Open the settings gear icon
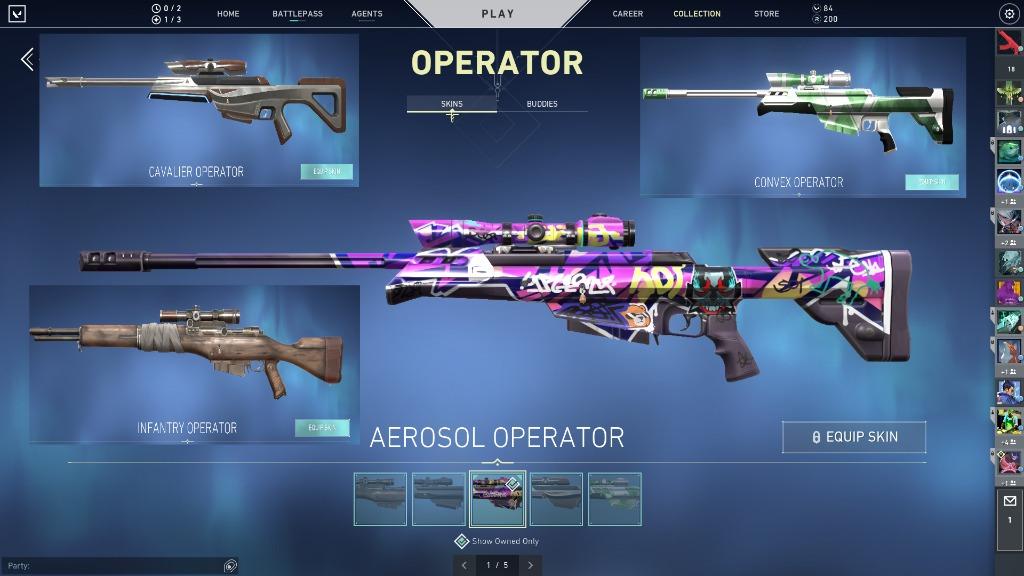1024x576 pixels. [1008, 14]
